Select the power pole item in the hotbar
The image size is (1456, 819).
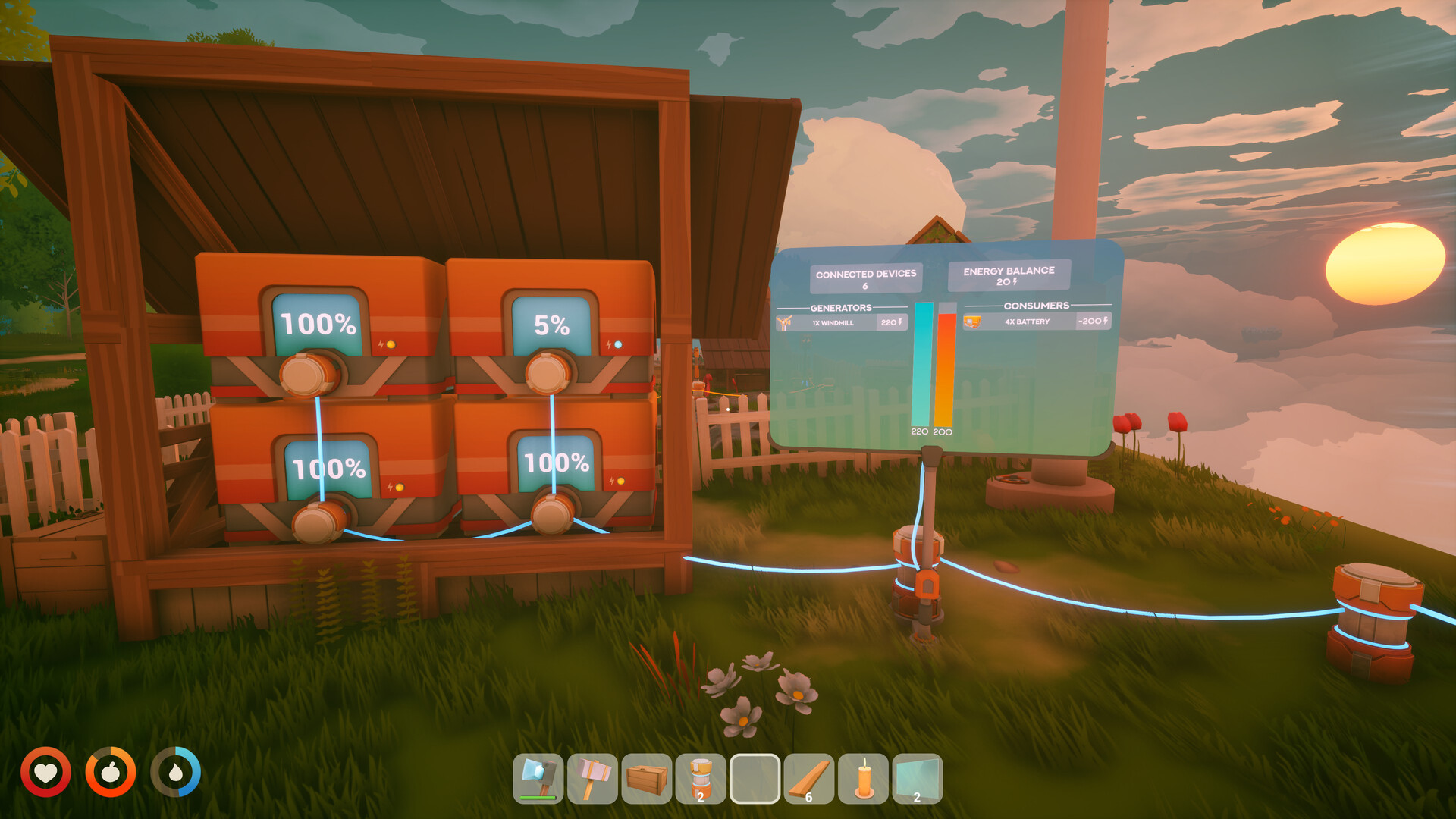click(x=699, y=777)
